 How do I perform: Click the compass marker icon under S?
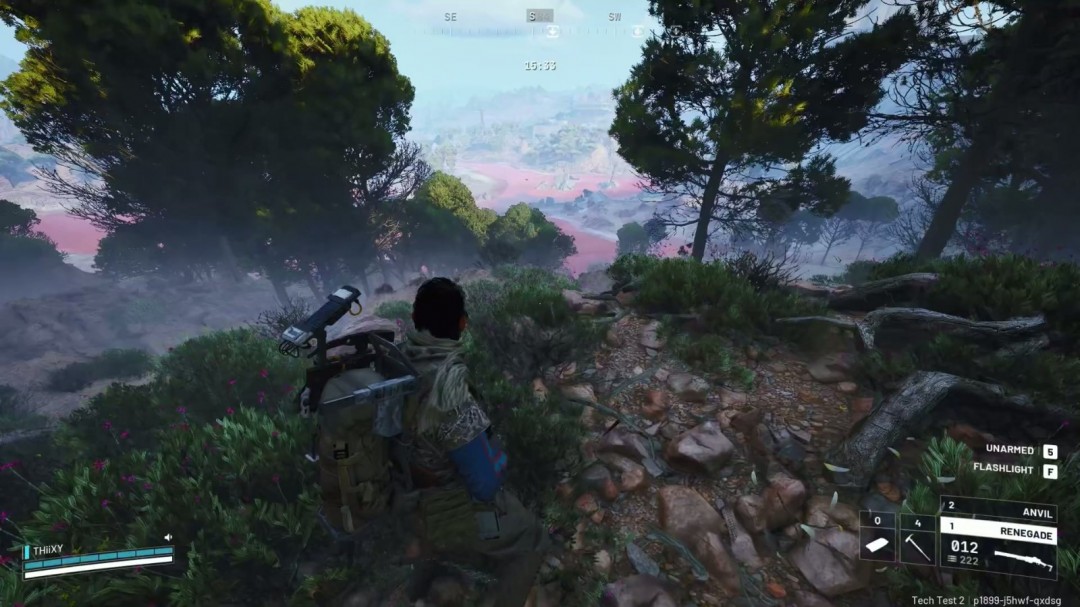click(553, 32)
